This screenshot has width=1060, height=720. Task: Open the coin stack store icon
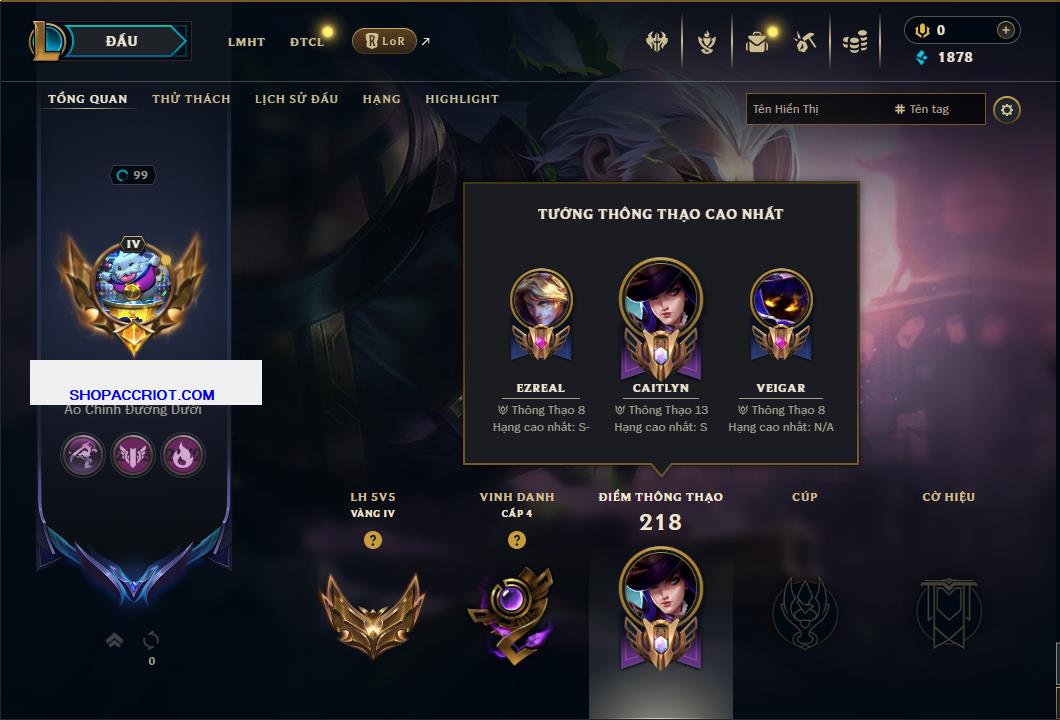point(854,42)
